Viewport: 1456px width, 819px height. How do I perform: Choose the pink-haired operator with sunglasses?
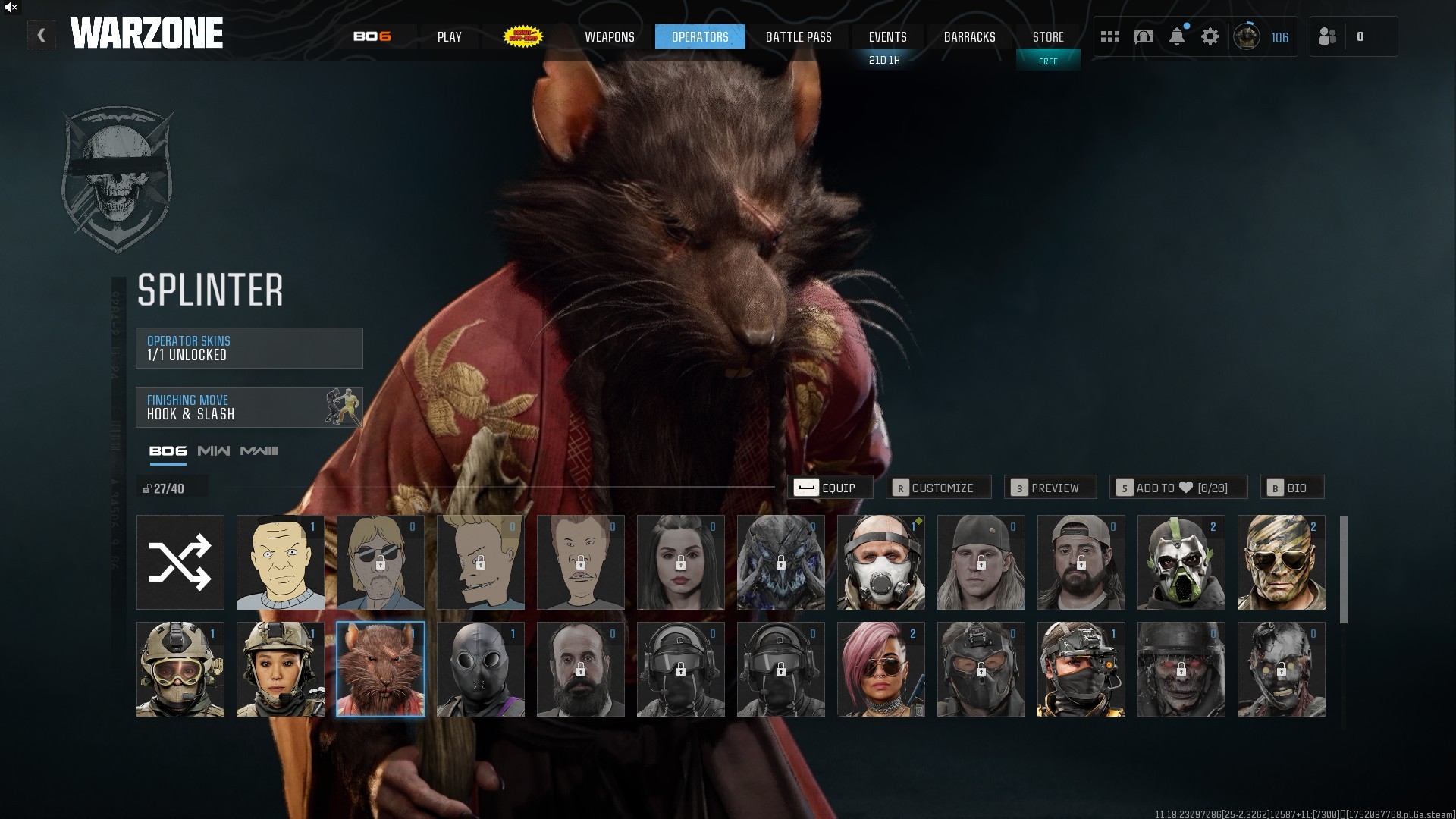point(880,670)
